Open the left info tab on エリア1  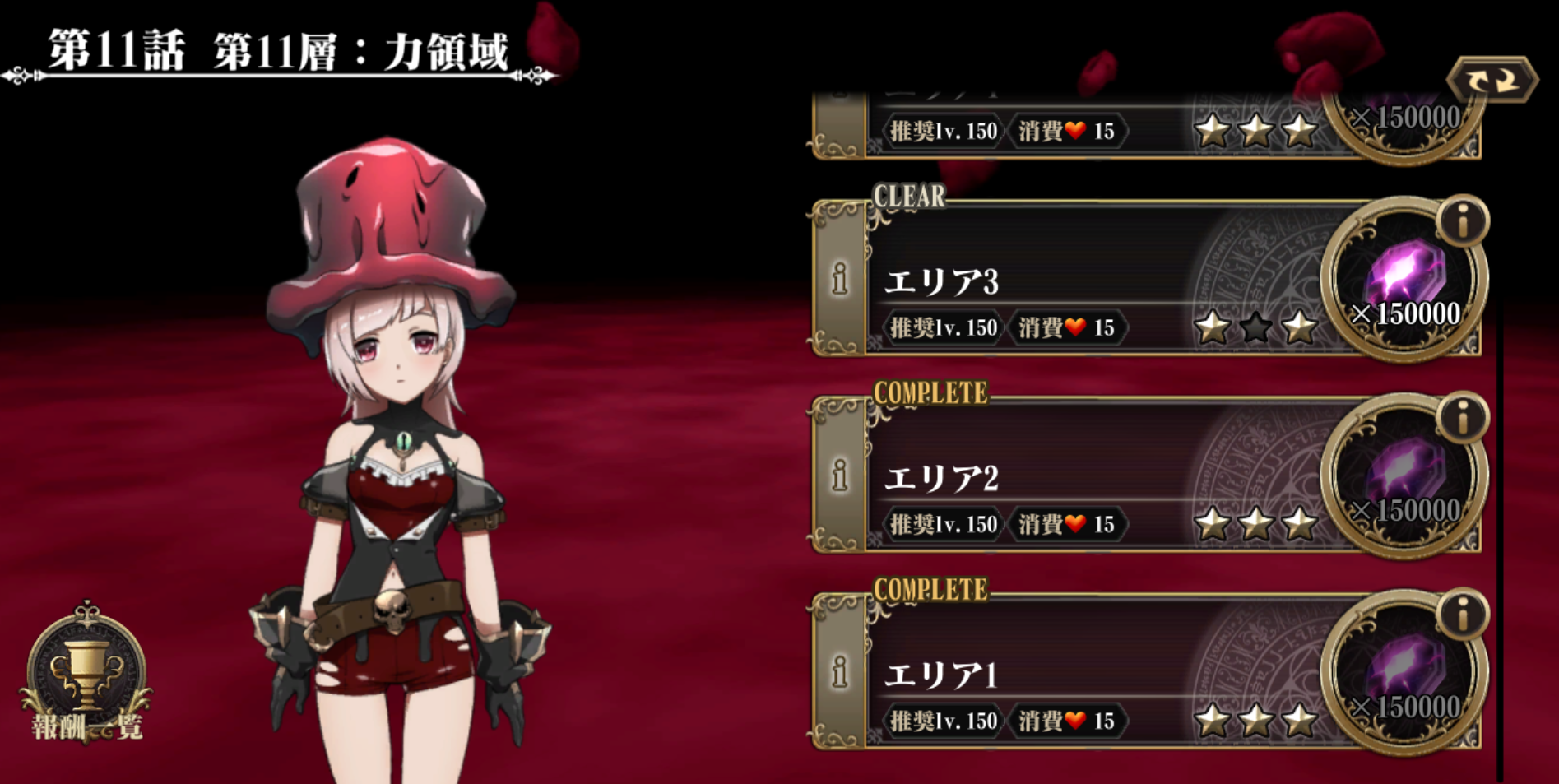839,672
